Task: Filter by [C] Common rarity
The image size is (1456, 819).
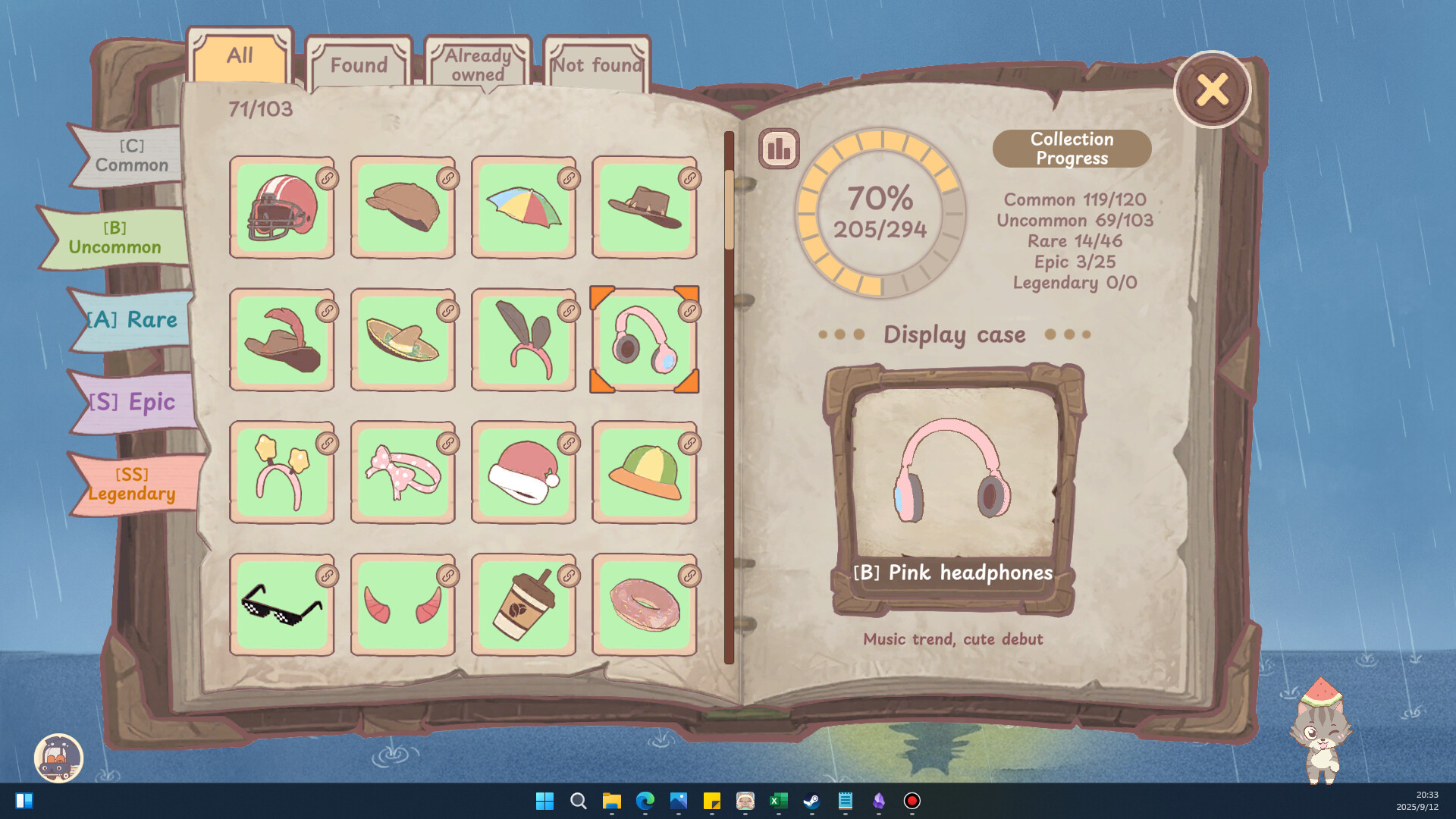Action: pos(131,156)
